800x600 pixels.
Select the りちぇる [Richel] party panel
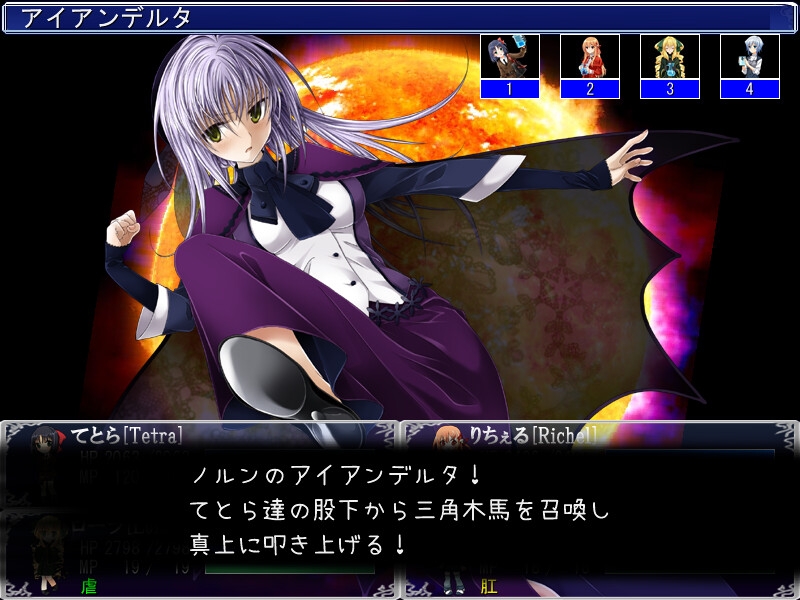600,436
